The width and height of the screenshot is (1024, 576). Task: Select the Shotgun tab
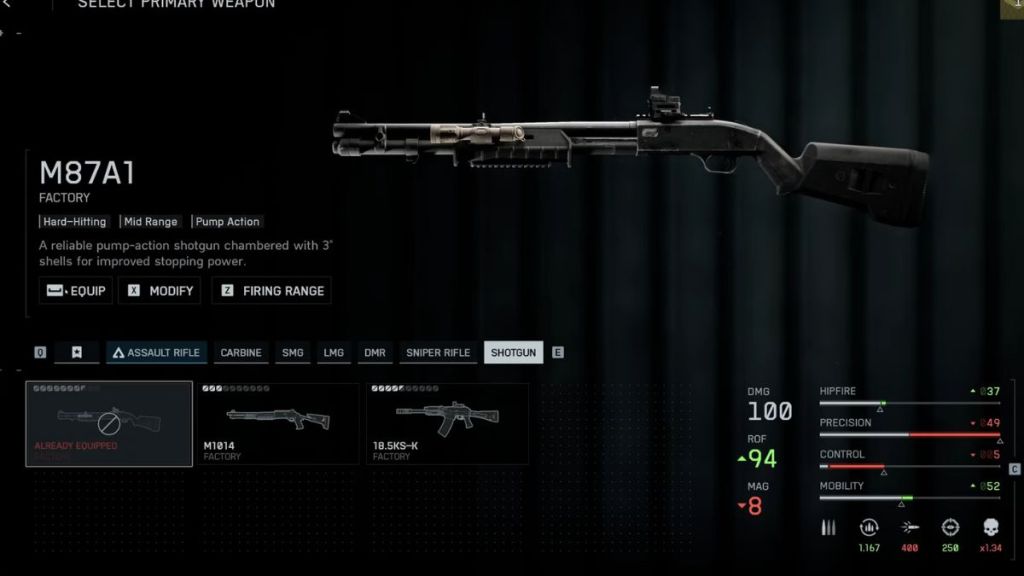[x=513, y=353]
